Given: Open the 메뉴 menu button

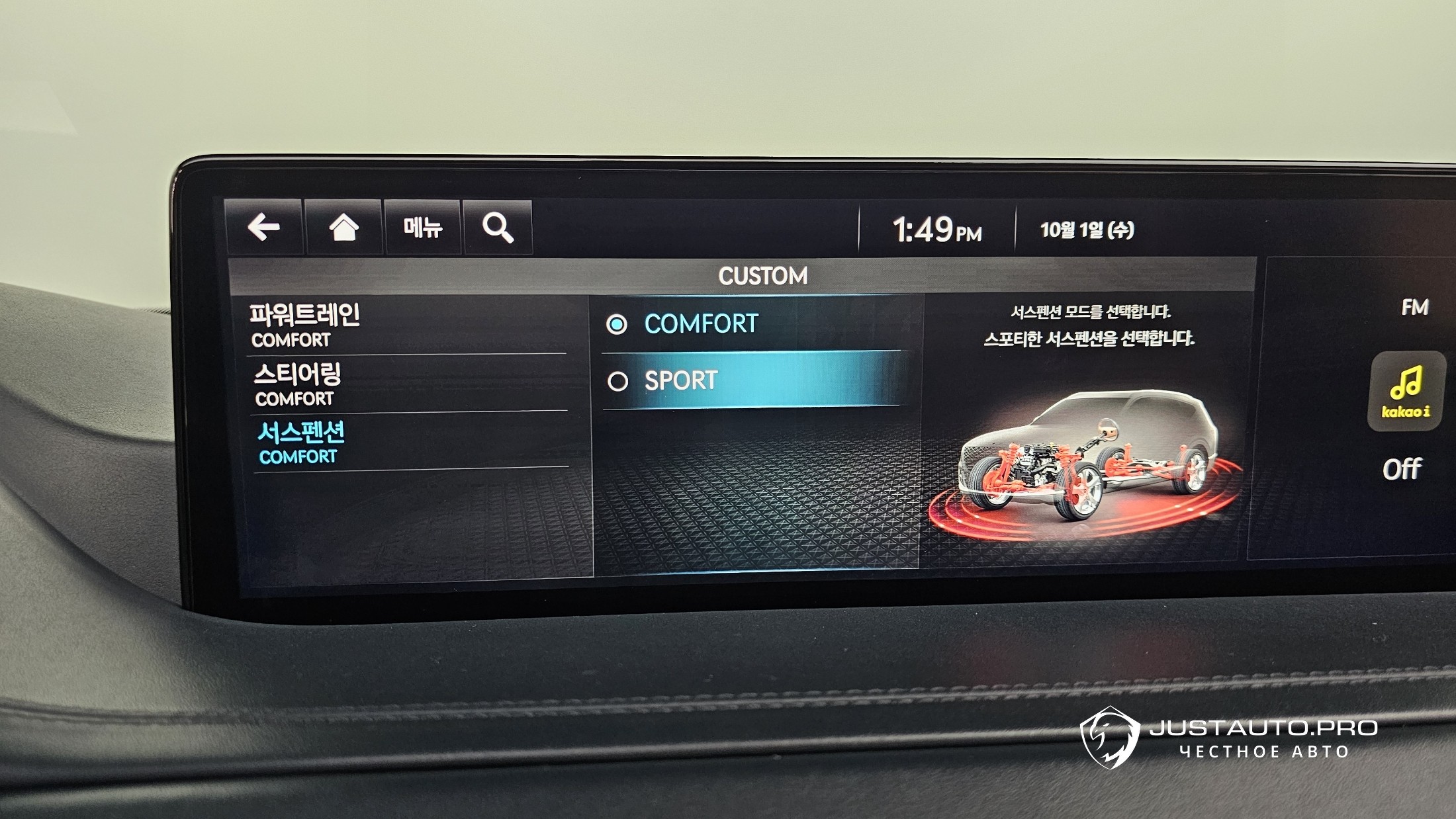Looking at the screenshot, I should [x=422, y=228].
